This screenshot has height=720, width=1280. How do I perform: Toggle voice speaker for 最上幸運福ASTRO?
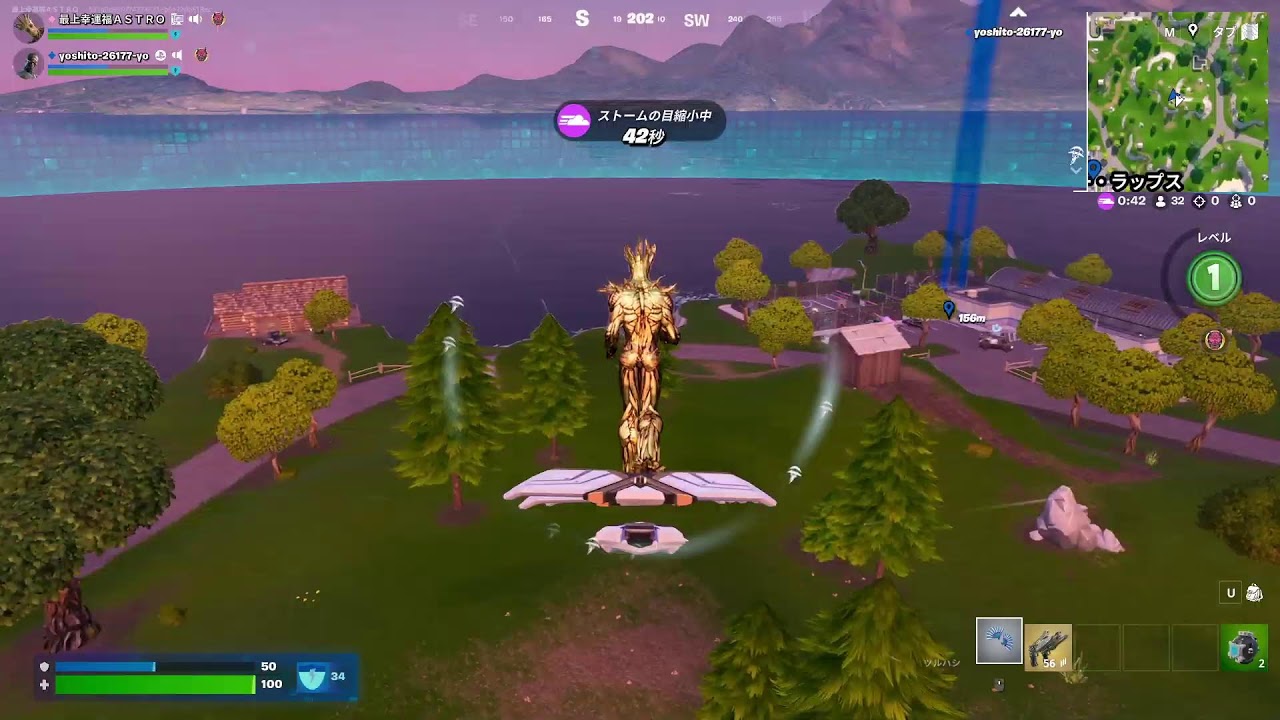195,19
